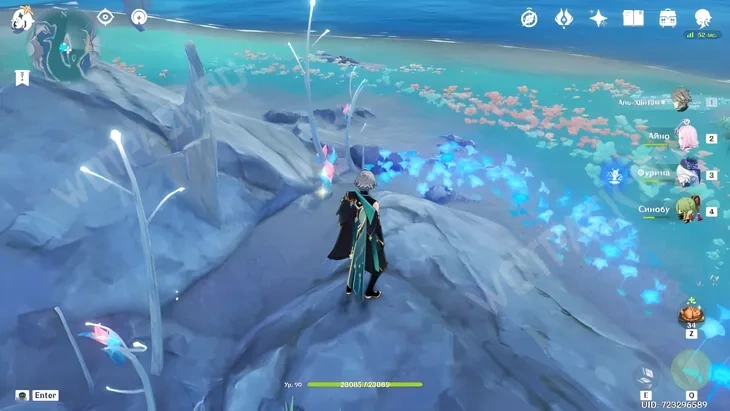The height and width of the screenshot is (411, 730).
Task: Use the food item with count 34
Action: (690, 314)
